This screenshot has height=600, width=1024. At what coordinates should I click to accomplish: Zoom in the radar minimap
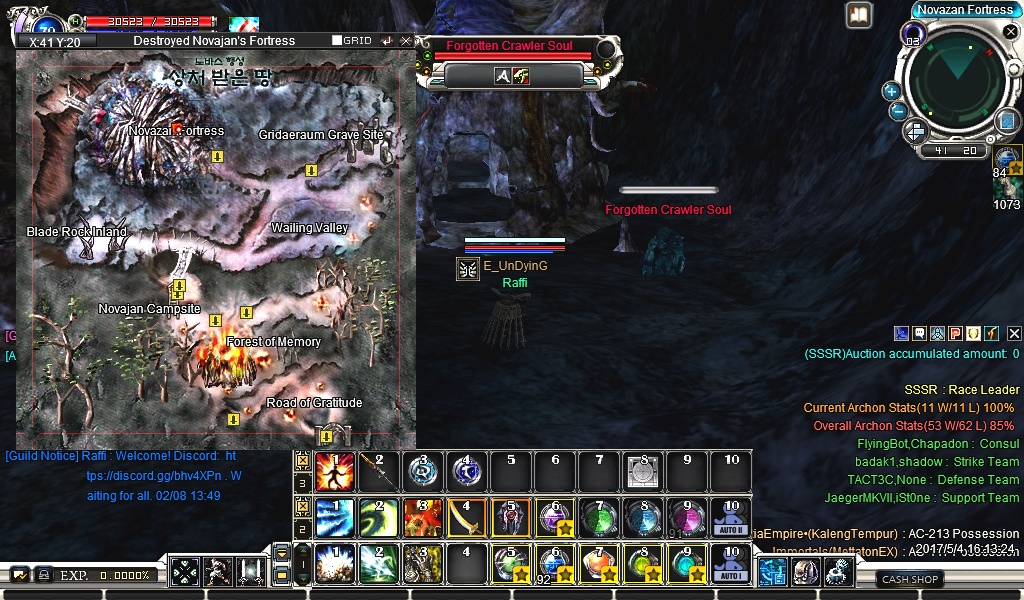point(891,91)
